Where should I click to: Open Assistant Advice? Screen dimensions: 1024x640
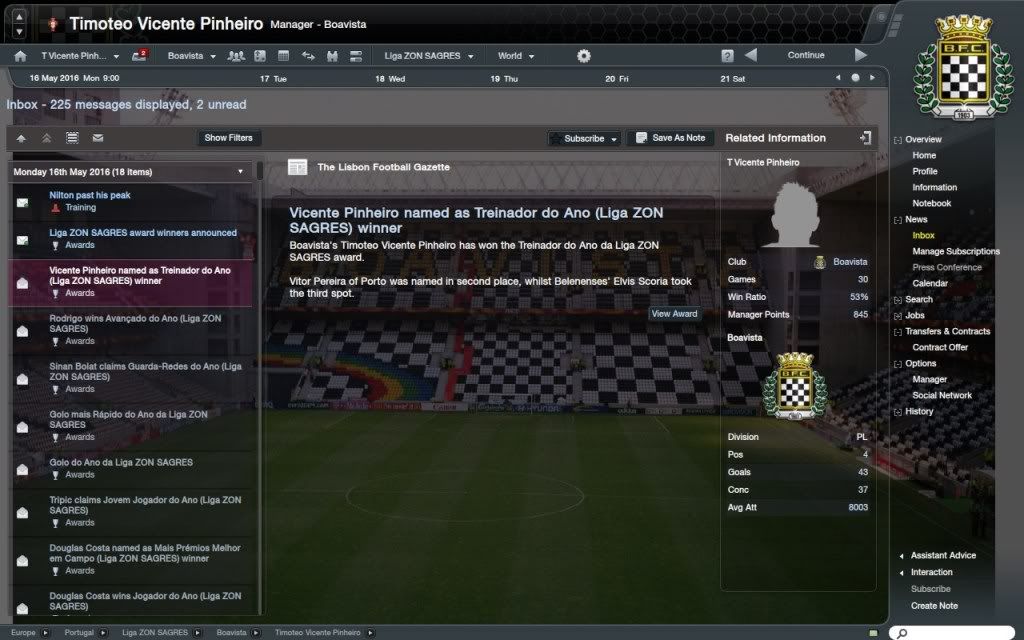point(943,555)
